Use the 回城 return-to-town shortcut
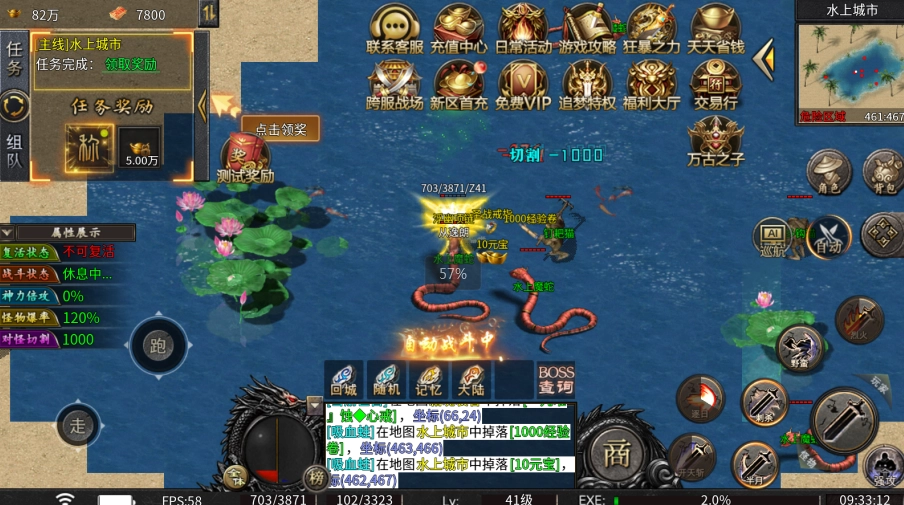The image size is (904, 505). (x=343, y=379)
